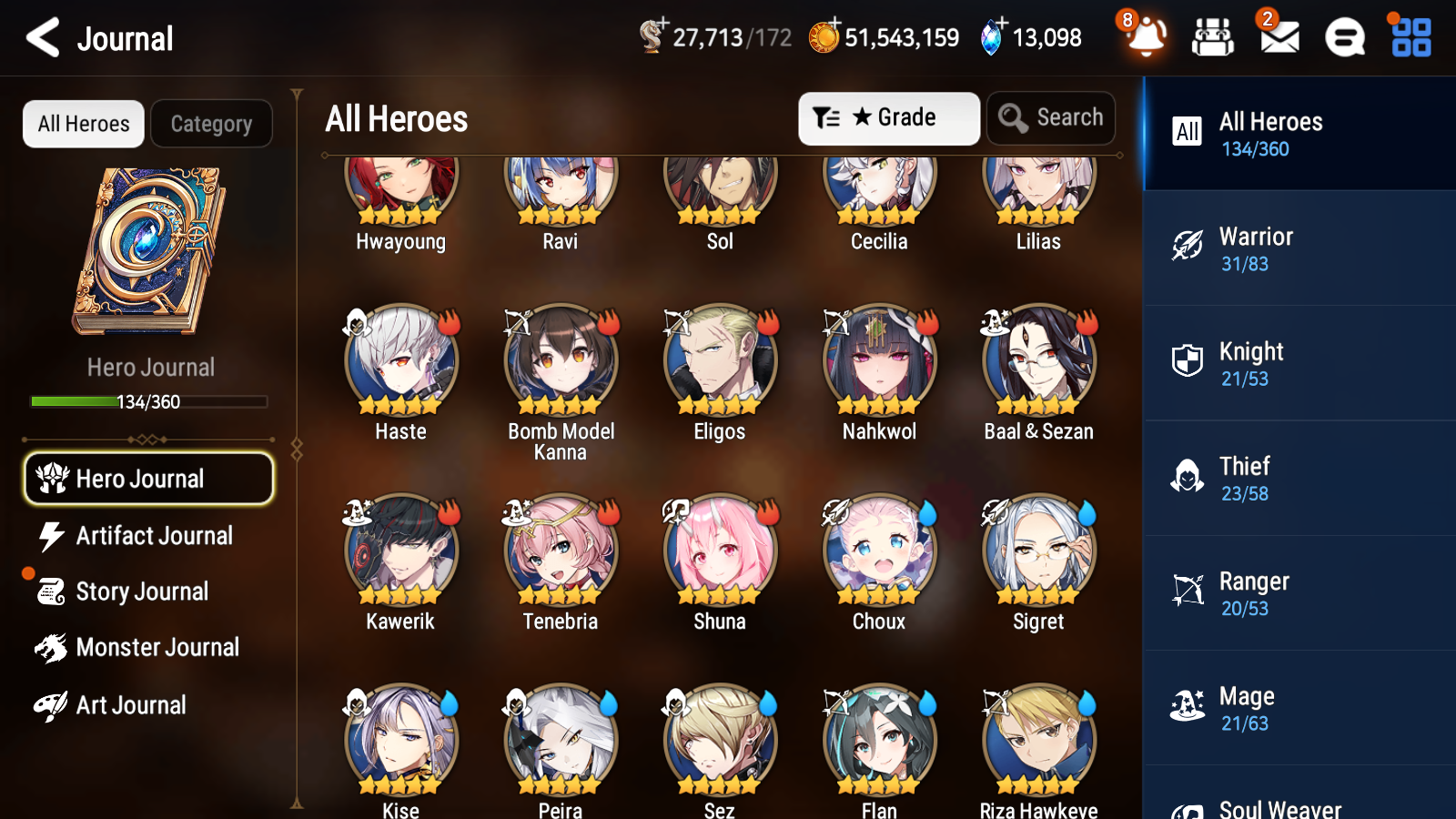The image size is (1456, 819).
Task: Open the notifications bell
Action: pyautogui.click(x=1146, y=37)
